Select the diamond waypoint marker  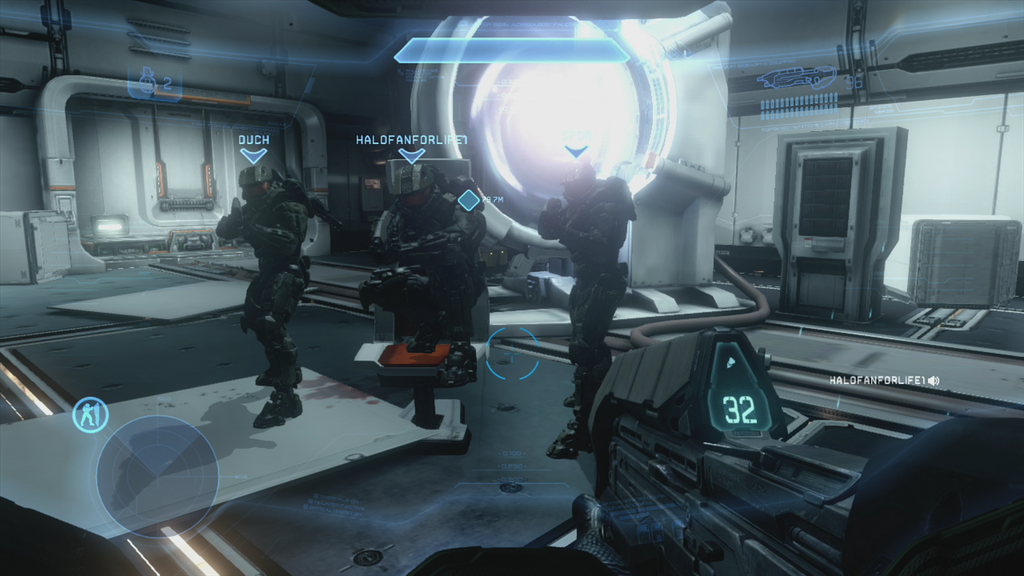pyautogui.click(x=468, y=200)
